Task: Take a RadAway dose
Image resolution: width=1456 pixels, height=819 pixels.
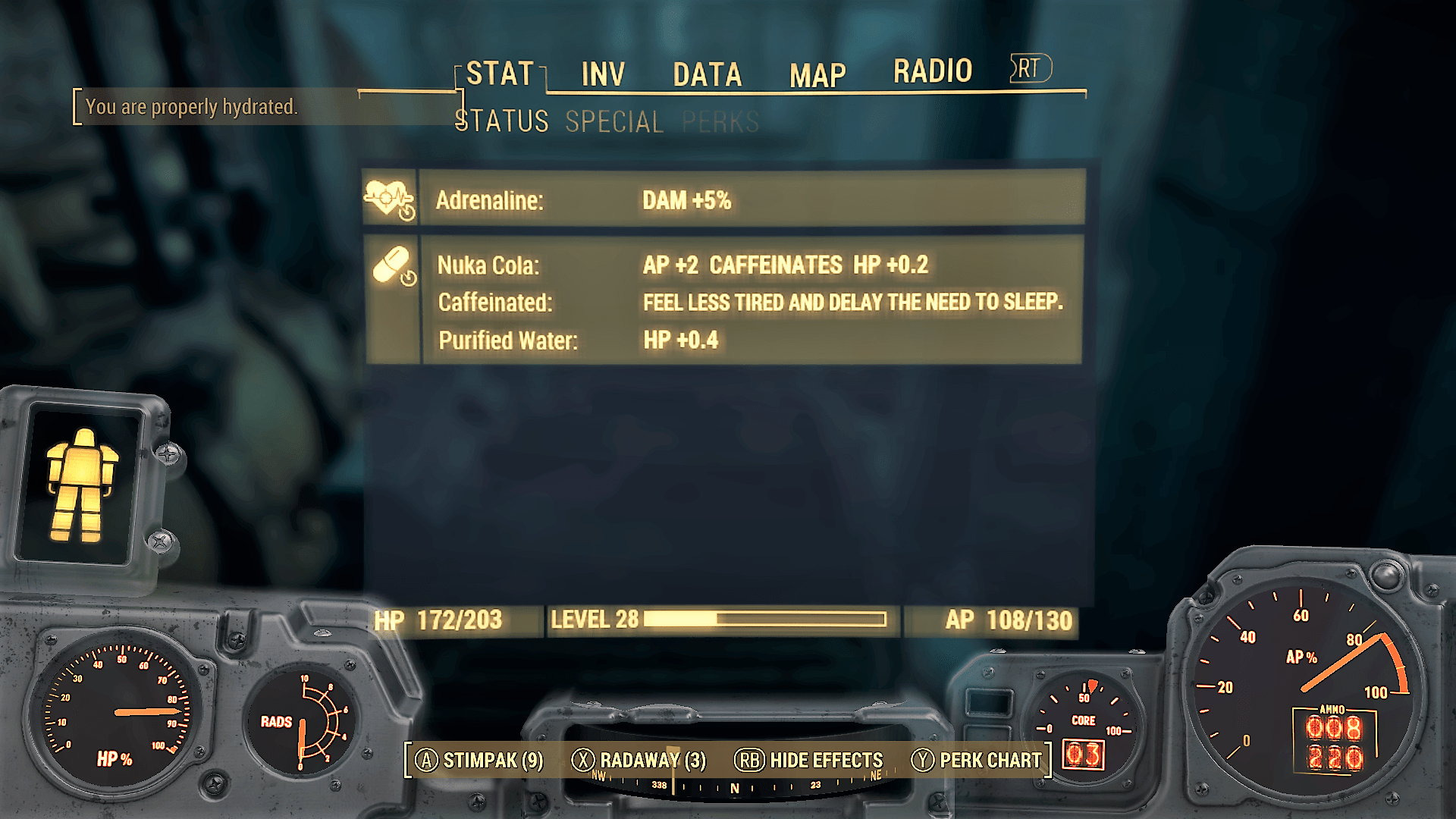Action: tap(639, 760)
